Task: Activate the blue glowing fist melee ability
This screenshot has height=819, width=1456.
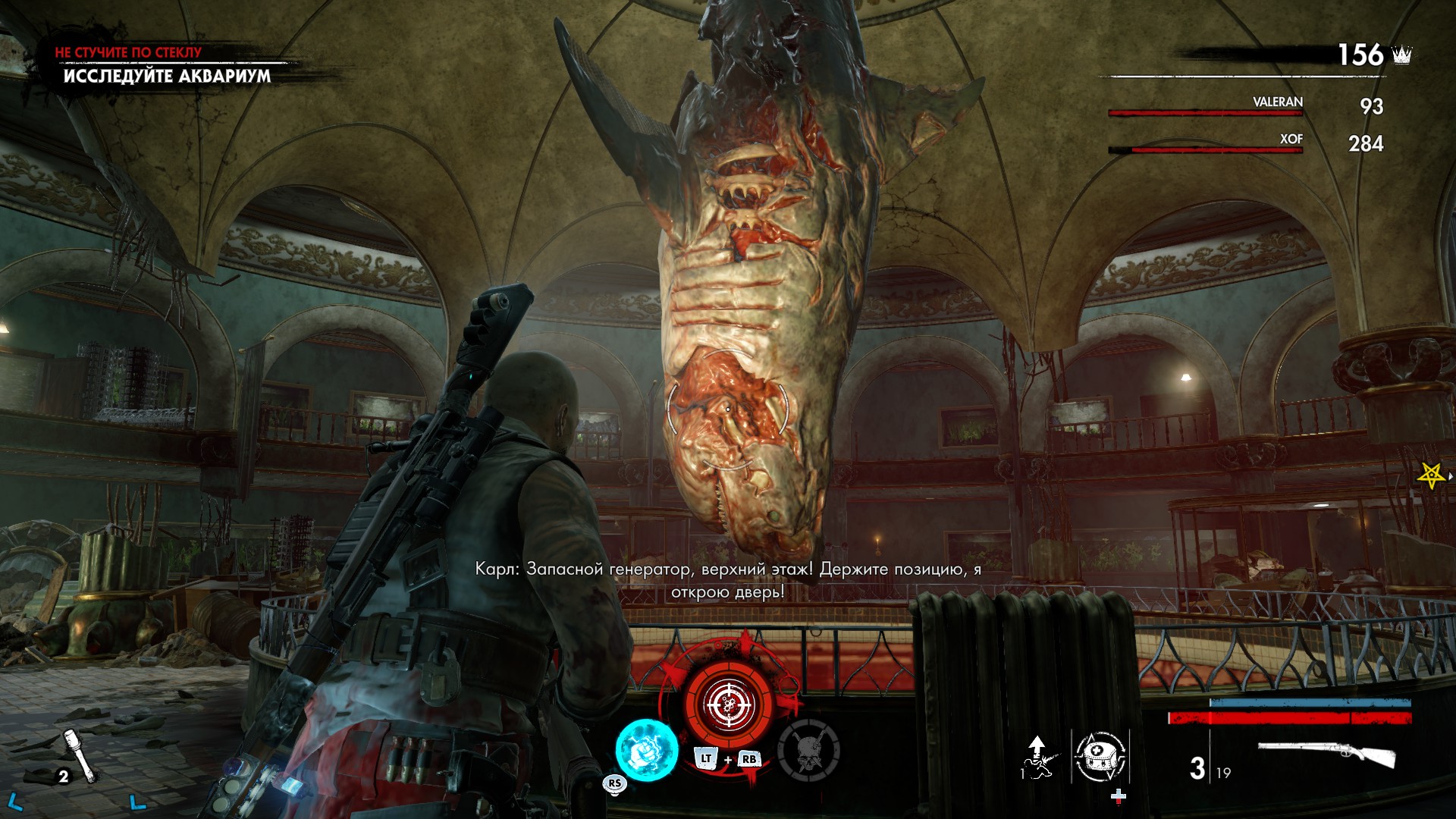Action: pyautogui.click(x=646, y=749)
